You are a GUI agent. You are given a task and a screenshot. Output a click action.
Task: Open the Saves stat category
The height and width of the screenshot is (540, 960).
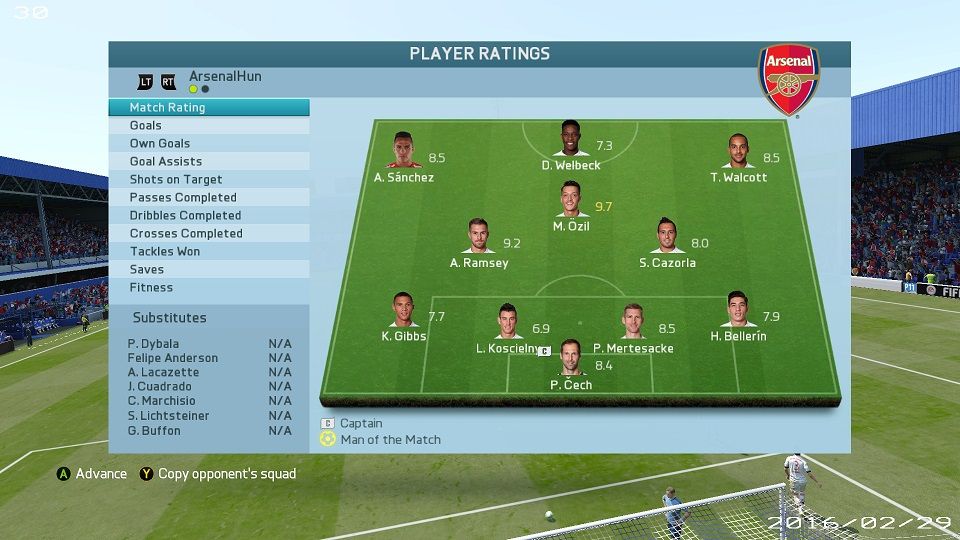(x=209, y=269)
